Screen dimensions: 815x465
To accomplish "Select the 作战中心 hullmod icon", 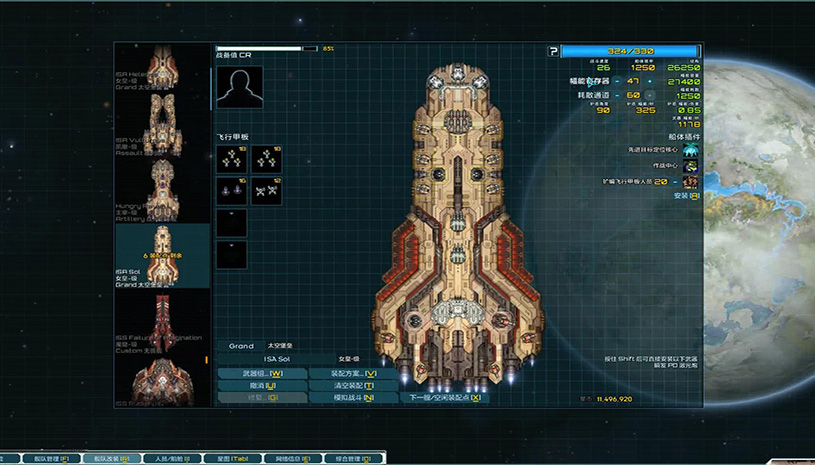I will pyautogui.click(x=690, y=166).
